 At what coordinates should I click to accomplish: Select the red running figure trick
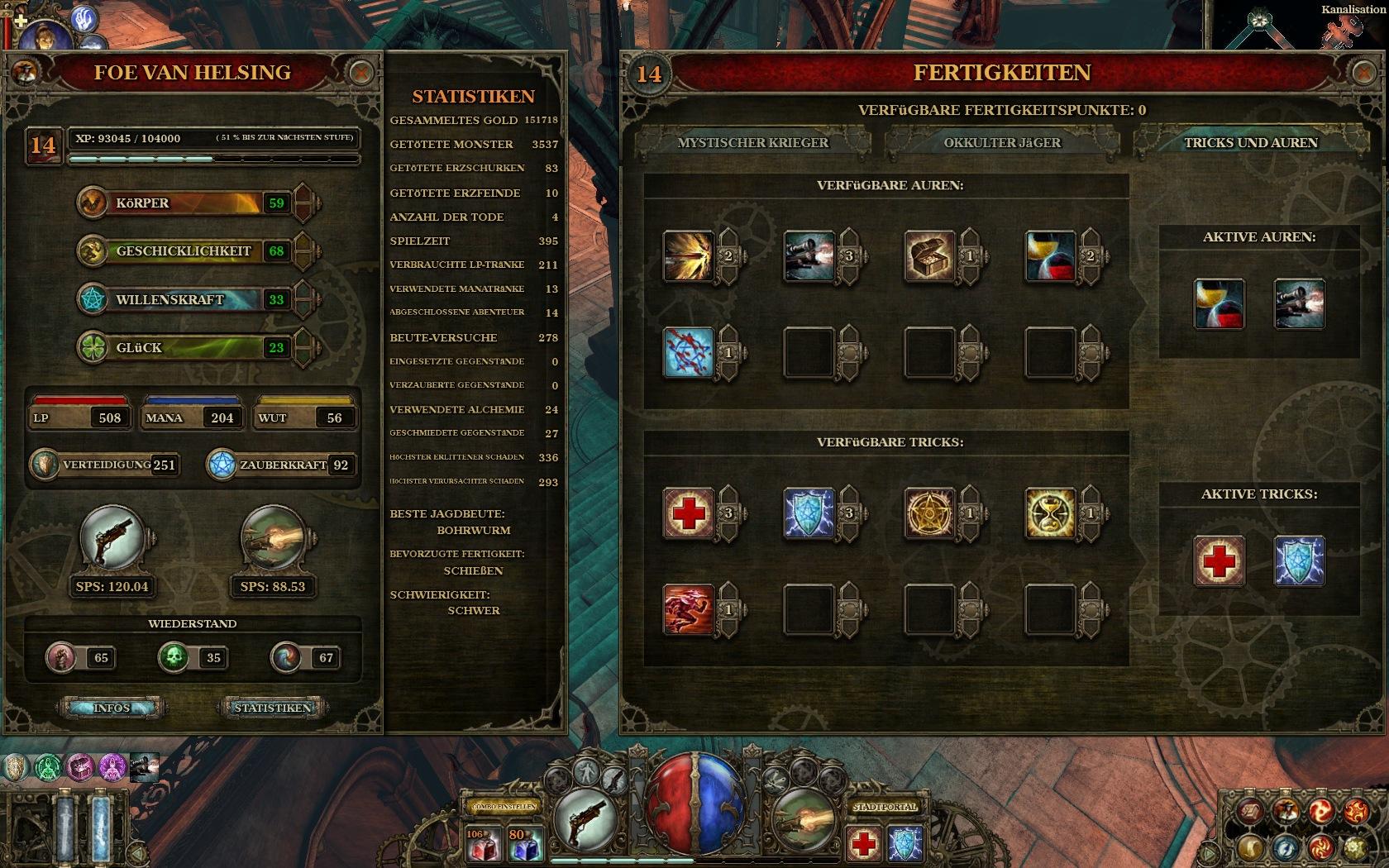[x=688, y=610]
